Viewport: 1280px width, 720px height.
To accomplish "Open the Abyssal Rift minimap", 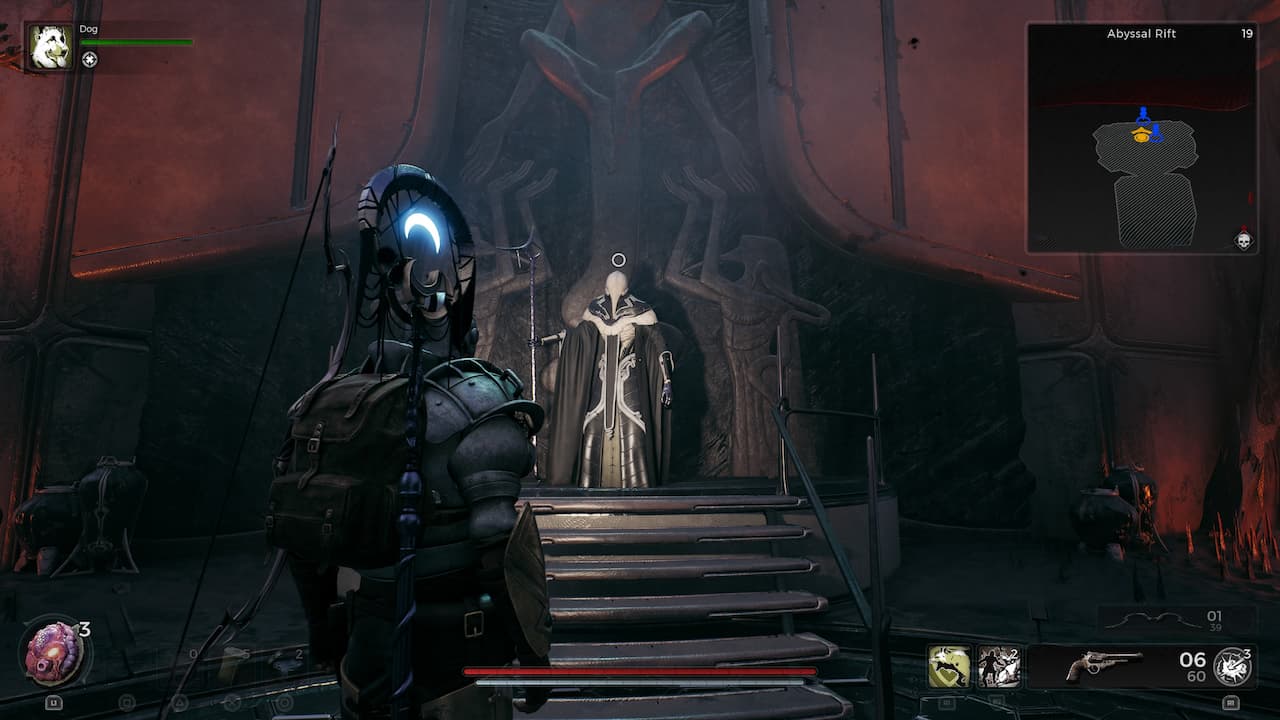I will (1141, 138).
